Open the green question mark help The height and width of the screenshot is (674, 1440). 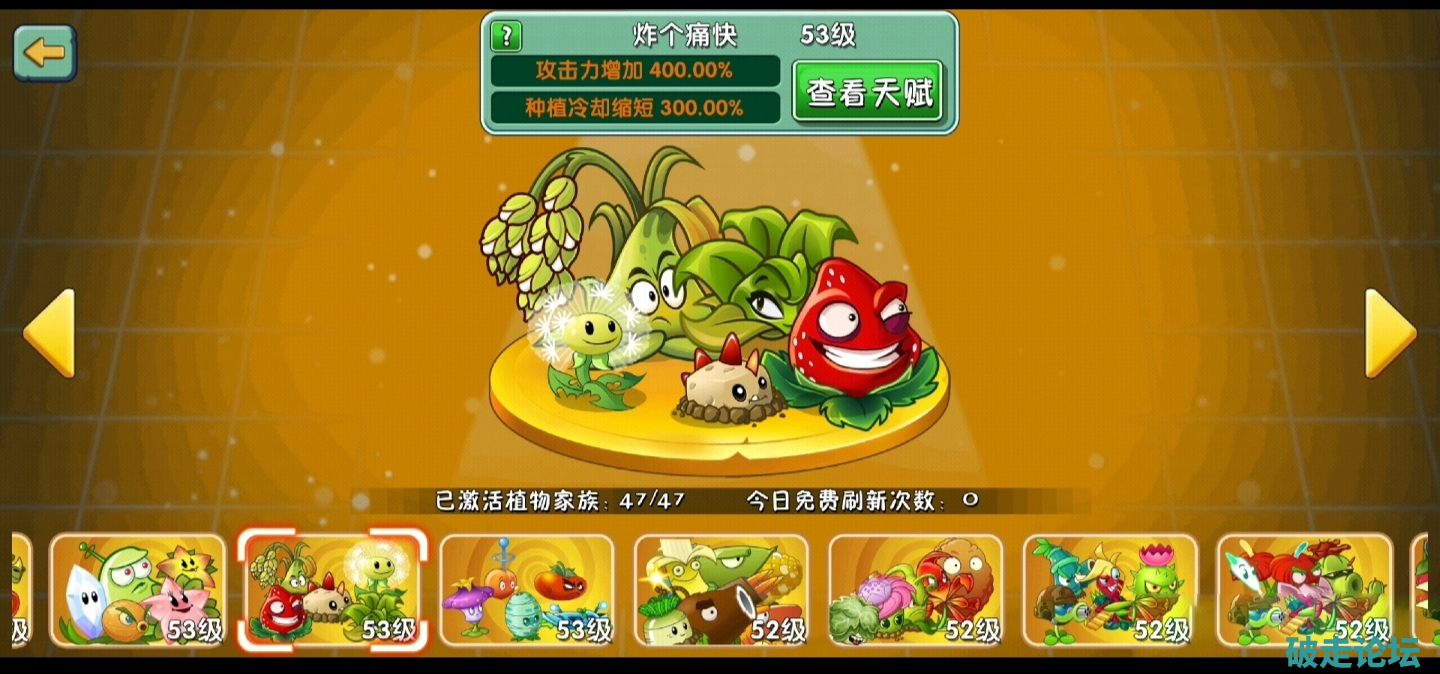coord(506,37)
